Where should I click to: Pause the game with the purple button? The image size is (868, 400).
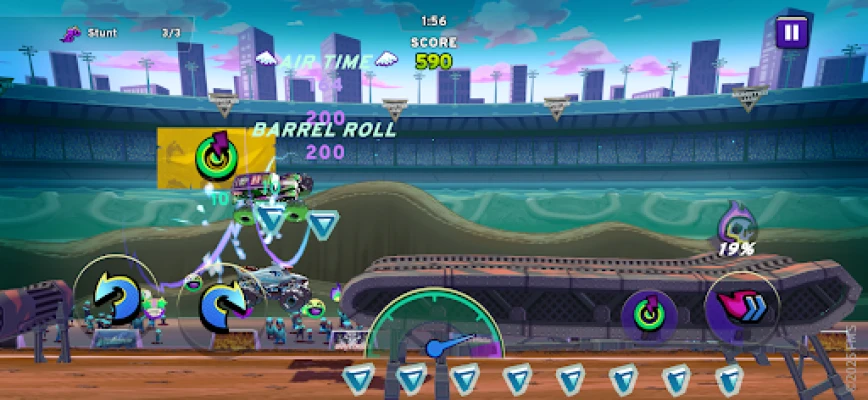point(791,32)
